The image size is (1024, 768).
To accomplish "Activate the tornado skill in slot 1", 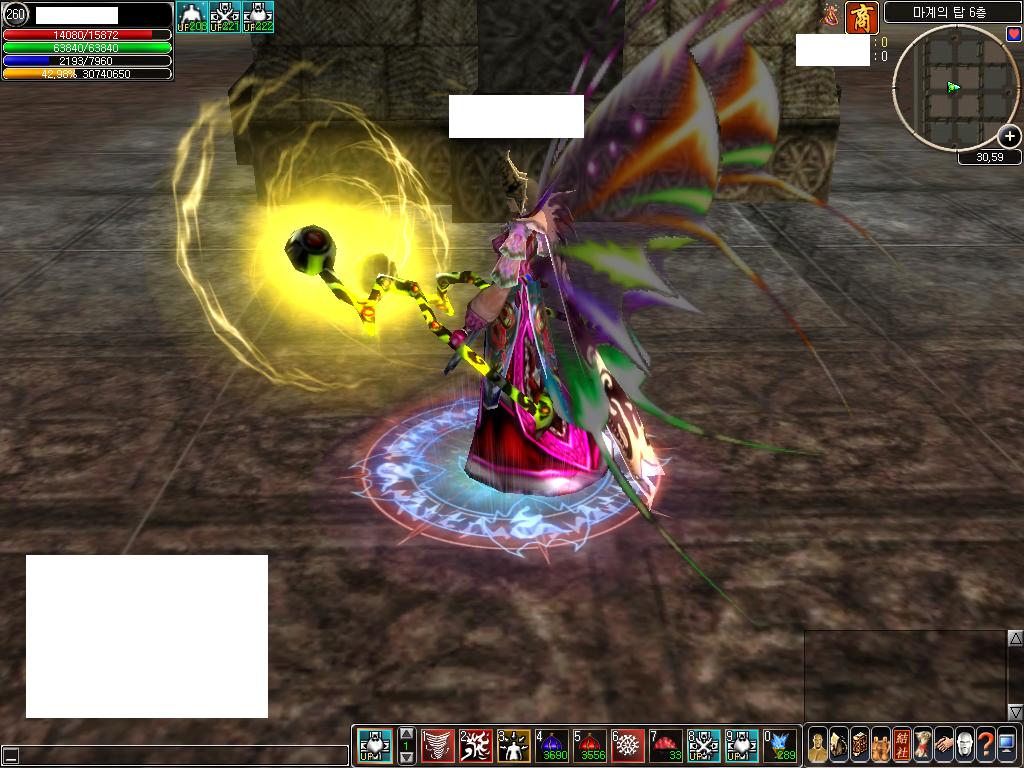I will (438, 745).
